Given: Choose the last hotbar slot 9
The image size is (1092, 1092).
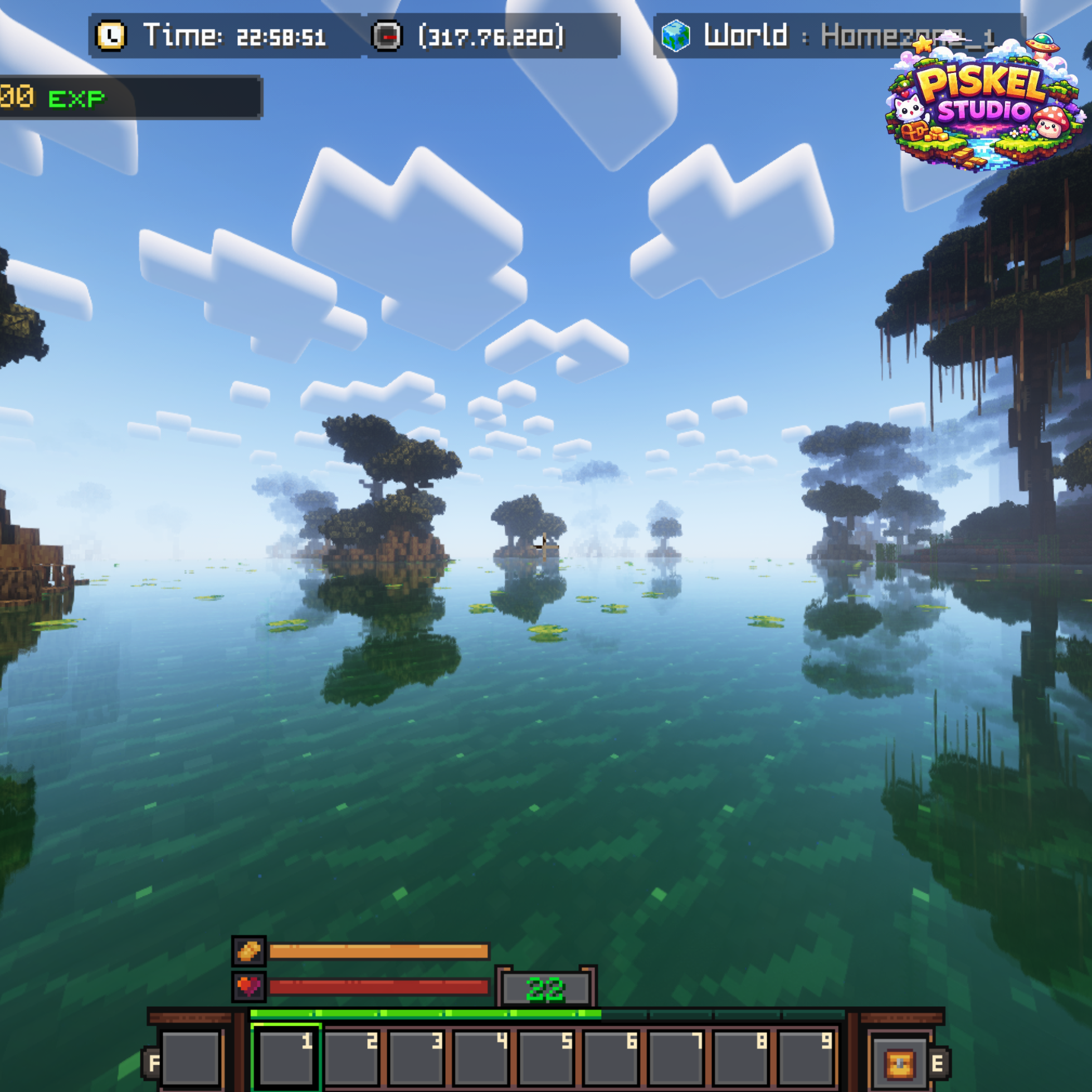Looking at the screenshot, I should pyautogui.click(x=806, y=1058).
